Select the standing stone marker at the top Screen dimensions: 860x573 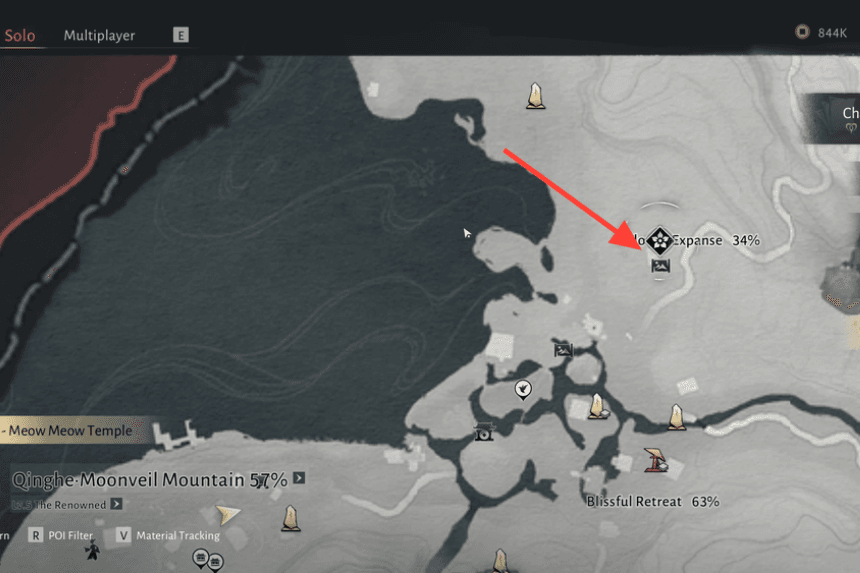tap(536, 95)
